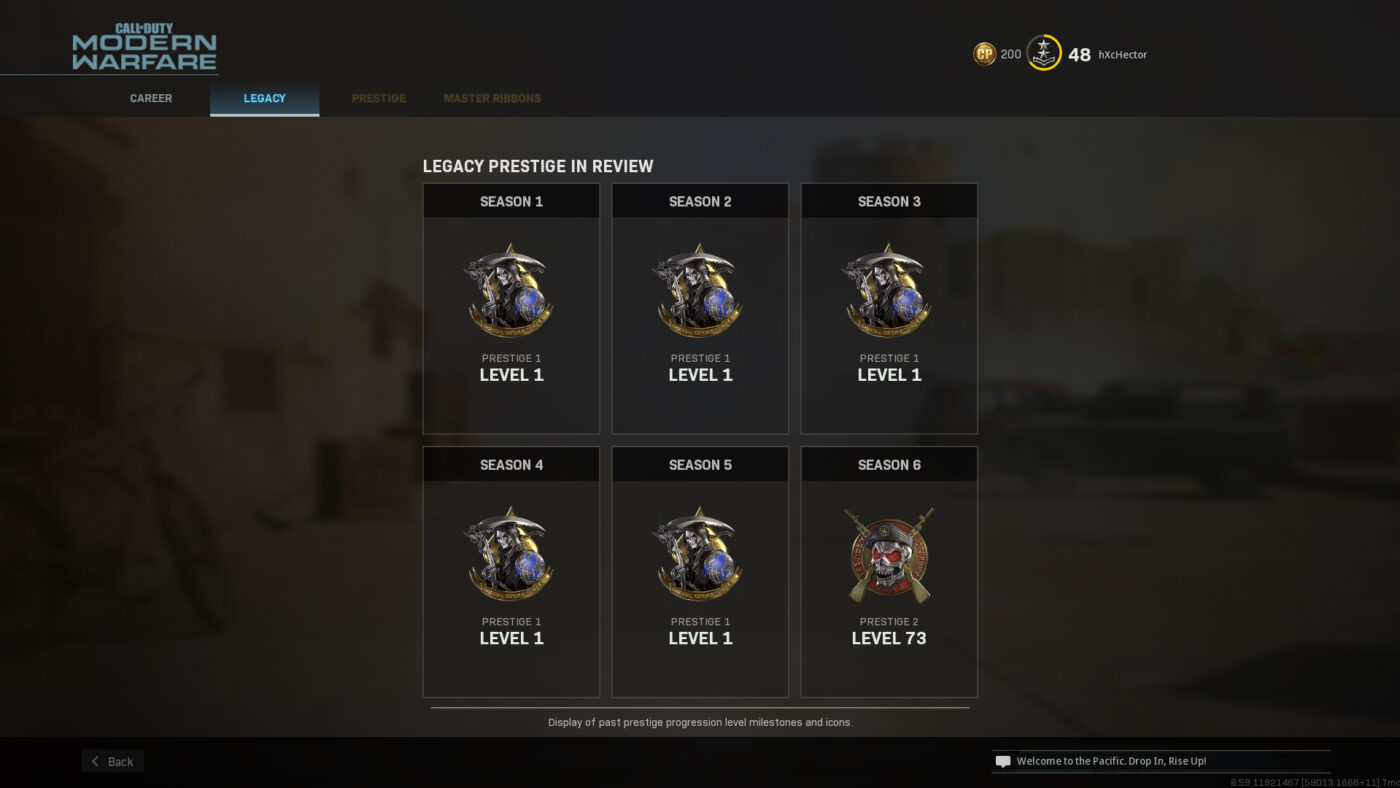This screenshot has height=788, width=1400.
Task: Select the Season 2 prestige reaper emblem
Action: (700, 291)
